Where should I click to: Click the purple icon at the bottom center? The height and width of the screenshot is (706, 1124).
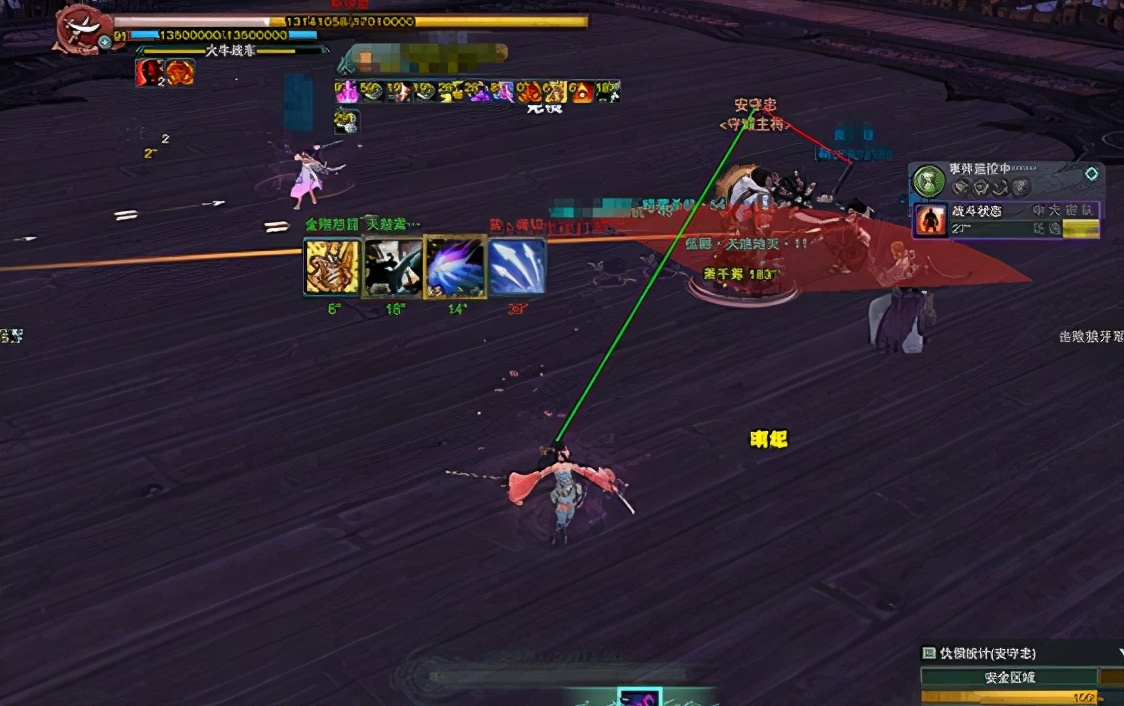[x=640, y=697]
